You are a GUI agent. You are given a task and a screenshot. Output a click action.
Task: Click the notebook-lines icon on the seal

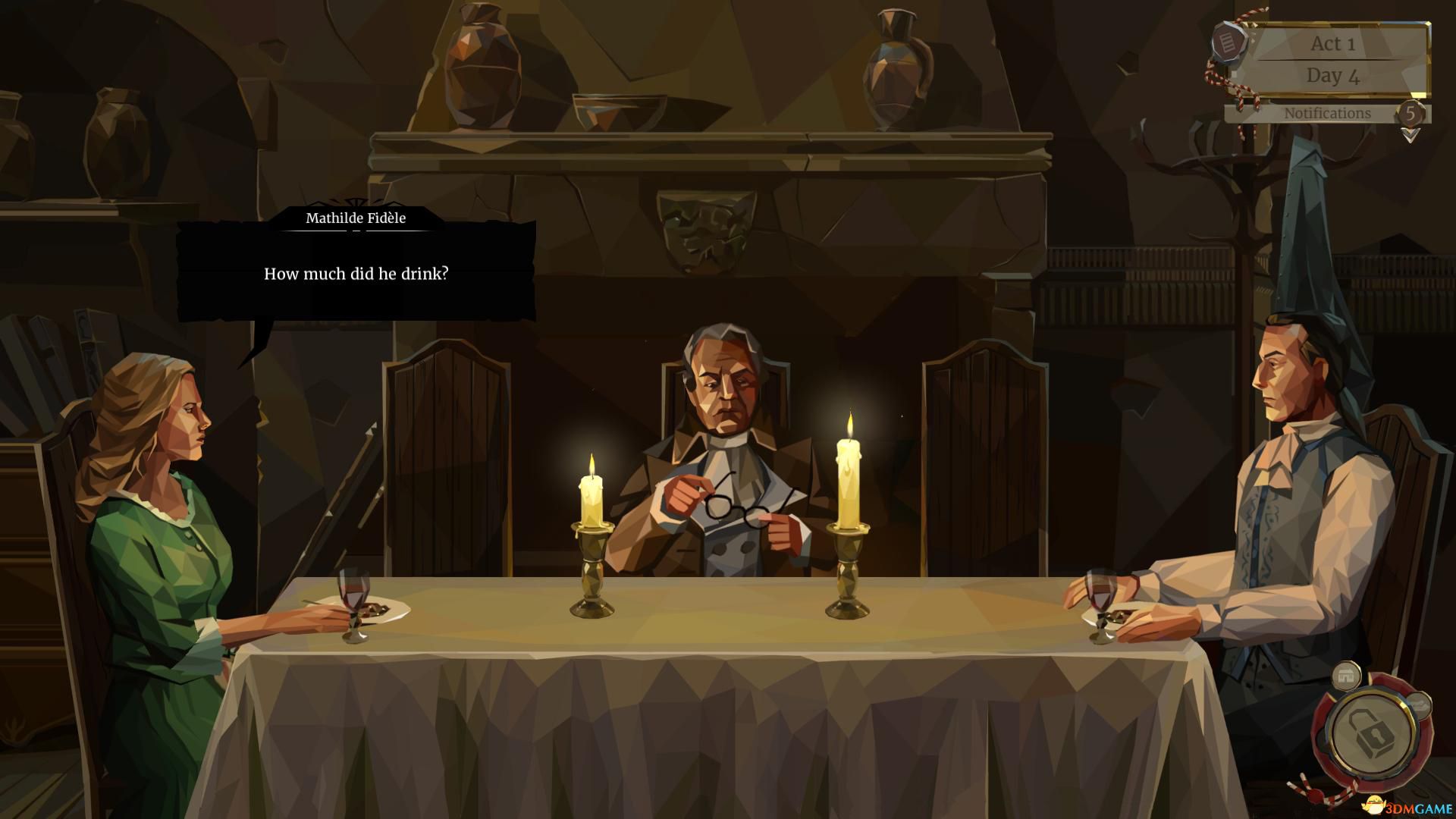[x=1228, y=42]
